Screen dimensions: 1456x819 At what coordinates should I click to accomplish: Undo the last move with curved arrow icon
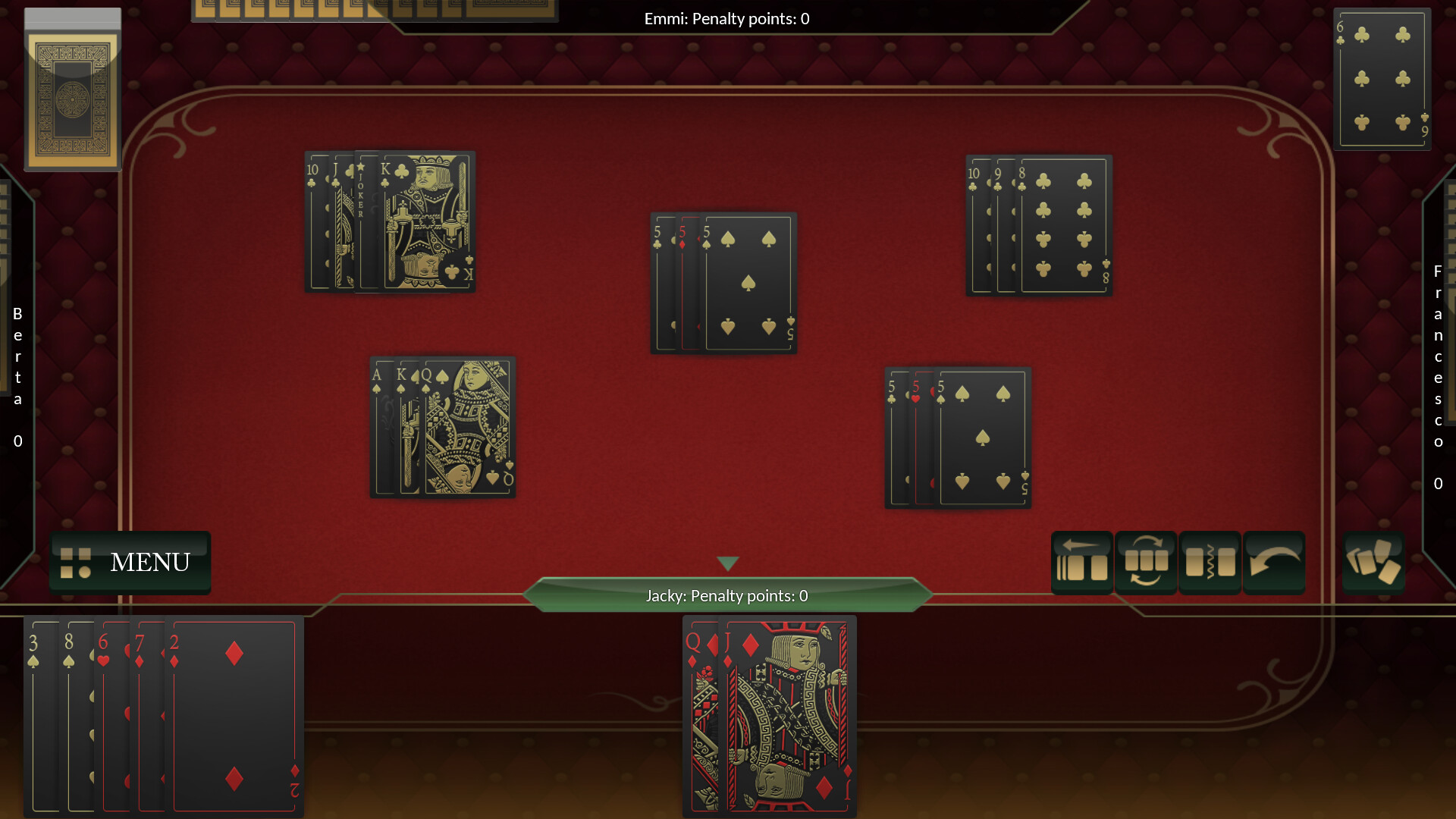coord(1274,563)
